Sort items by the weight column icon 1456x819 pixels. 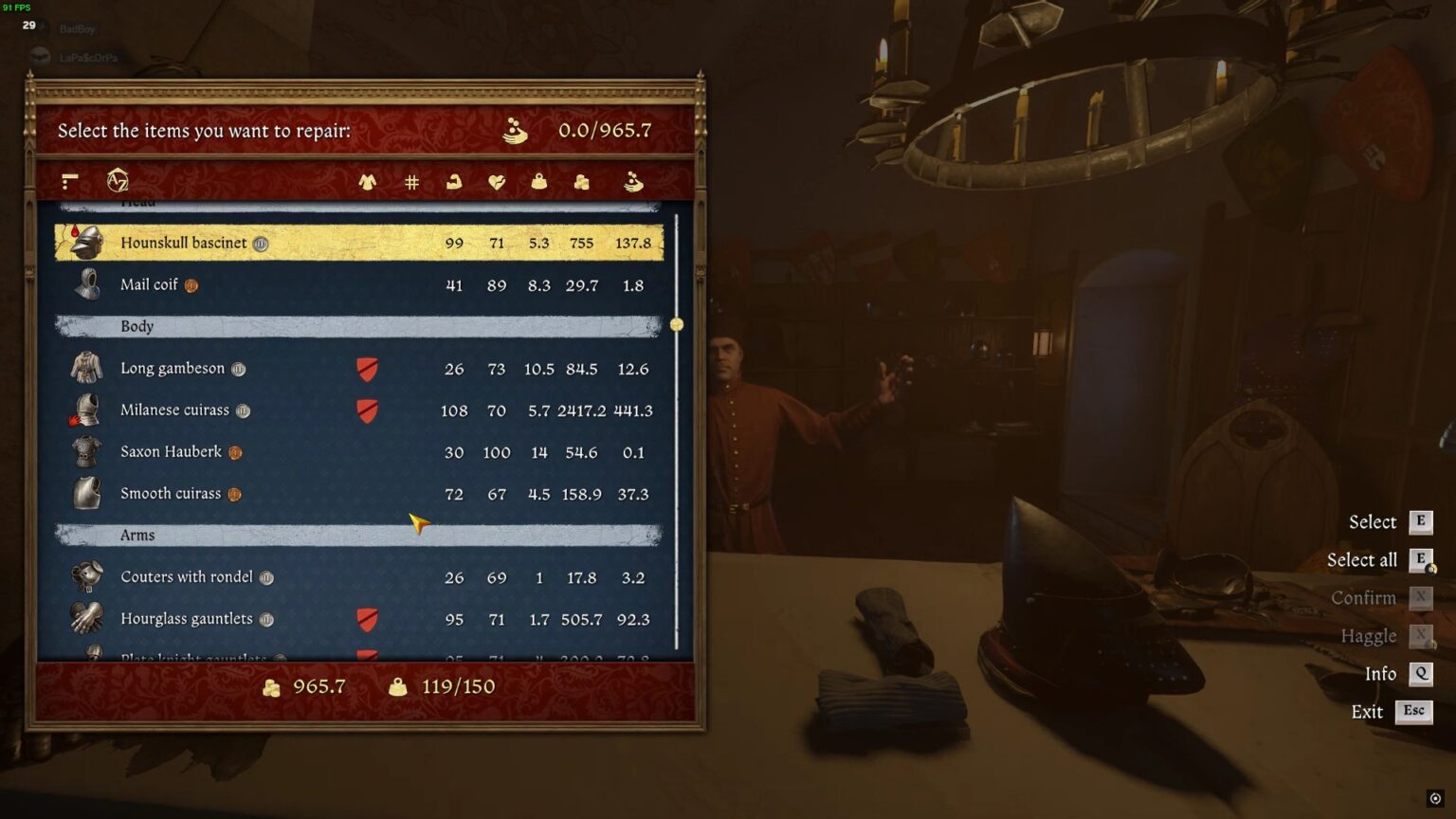point(538,182)
